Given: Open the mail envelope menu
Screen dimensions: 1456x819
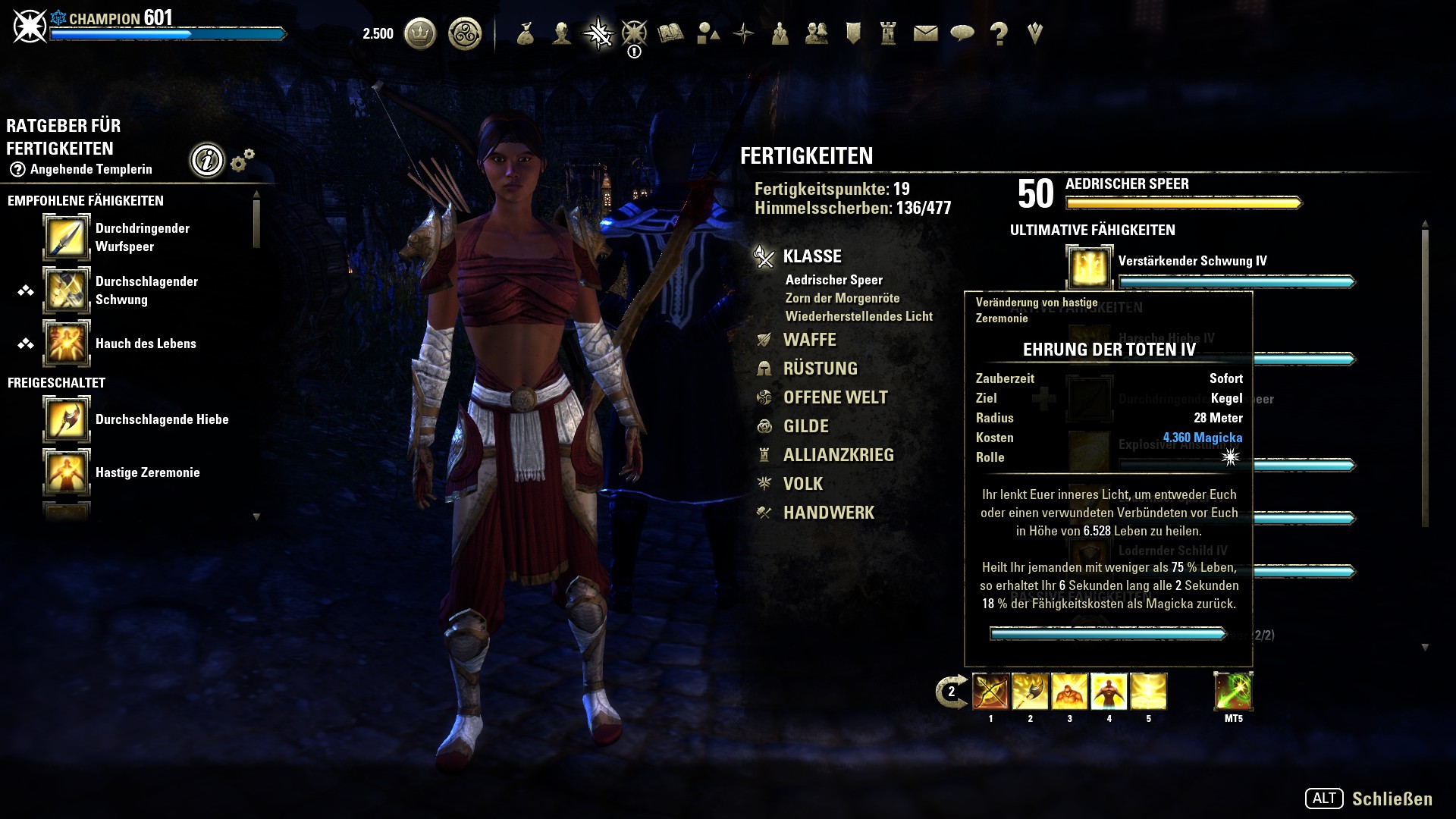Looking at the screenshot, I should (925, 33).
